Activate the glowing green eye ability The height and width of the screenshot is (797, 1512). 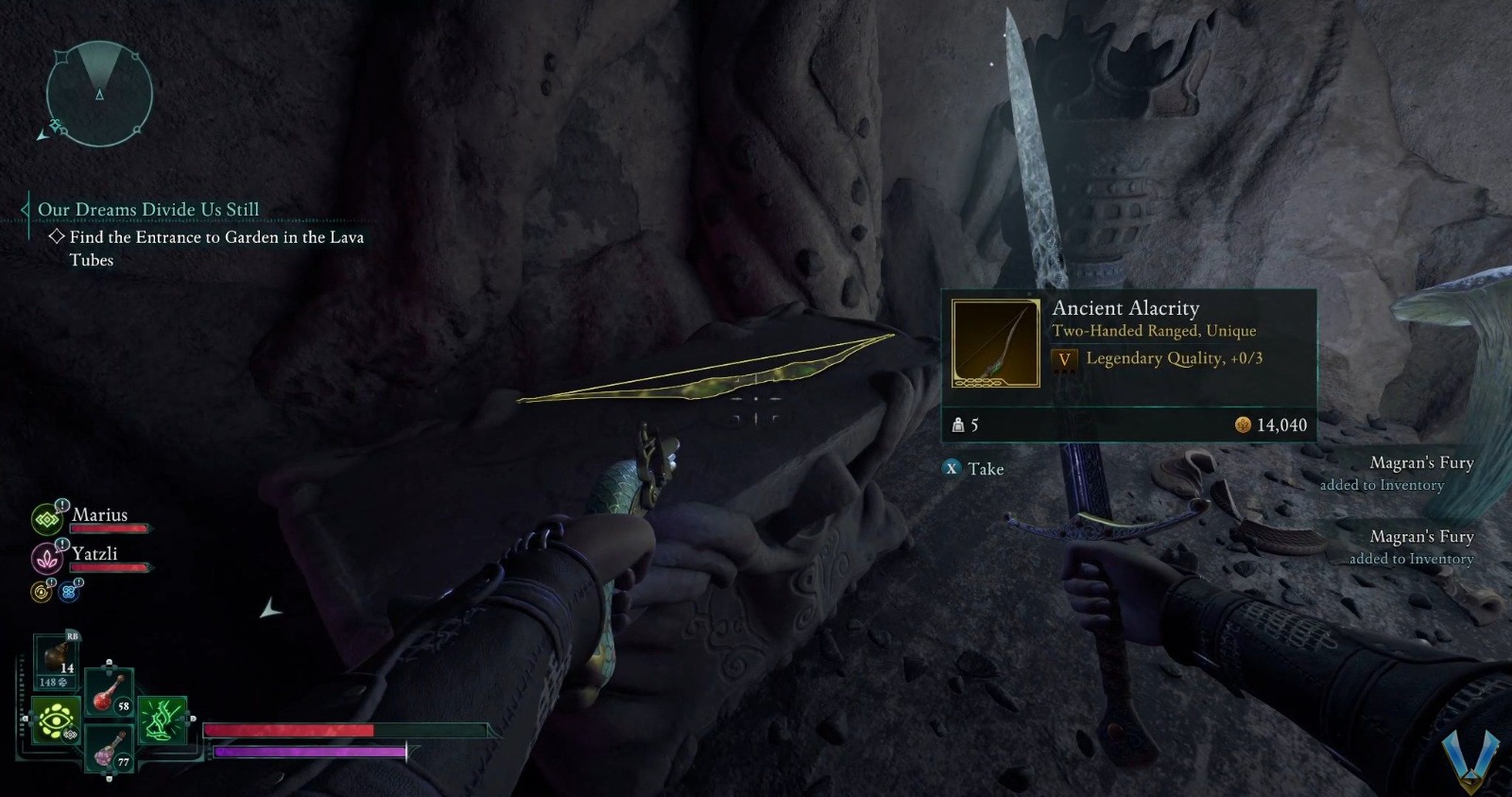tap(55, 721)
